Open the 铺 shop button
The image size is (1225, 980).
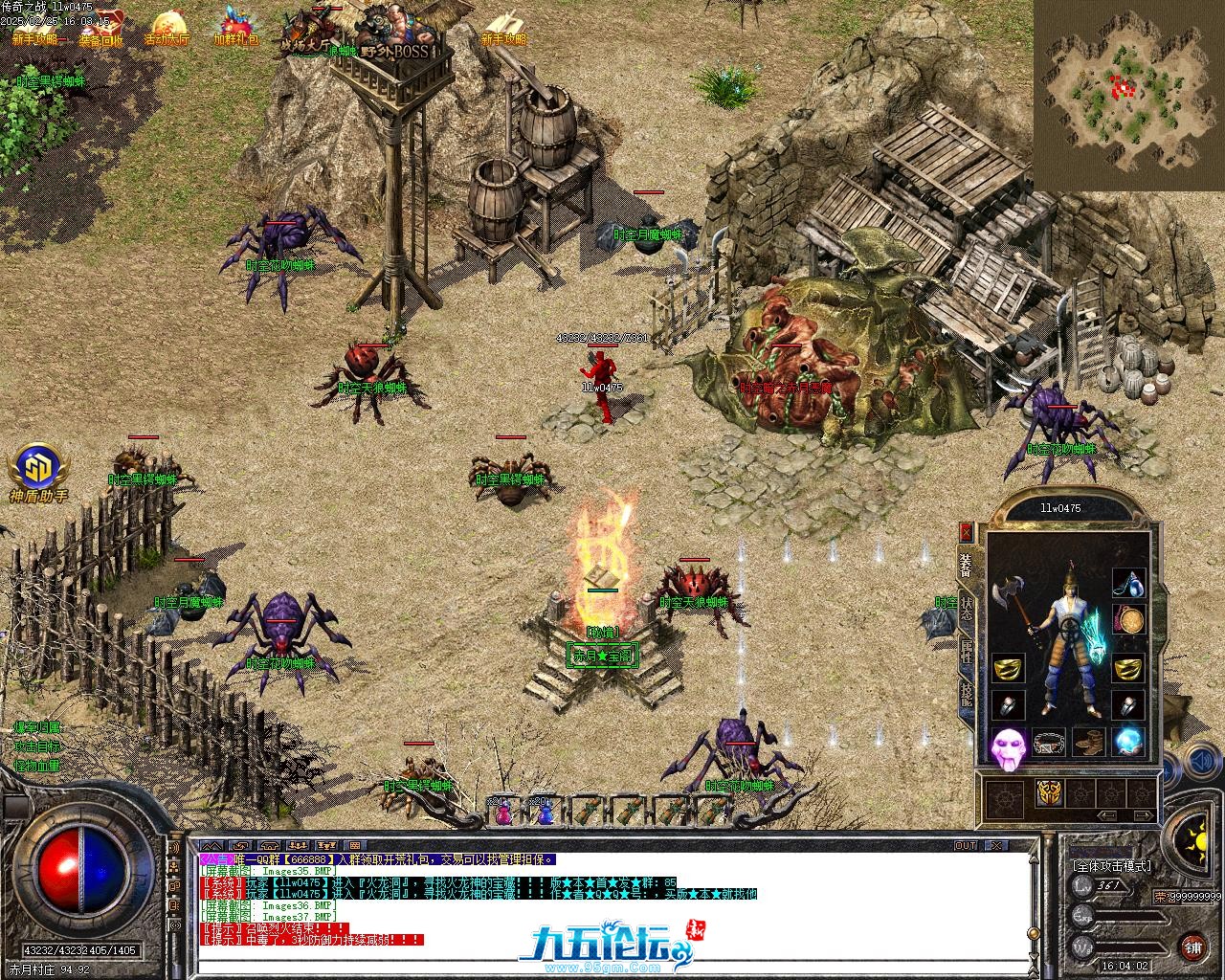tap(1192, 947)
